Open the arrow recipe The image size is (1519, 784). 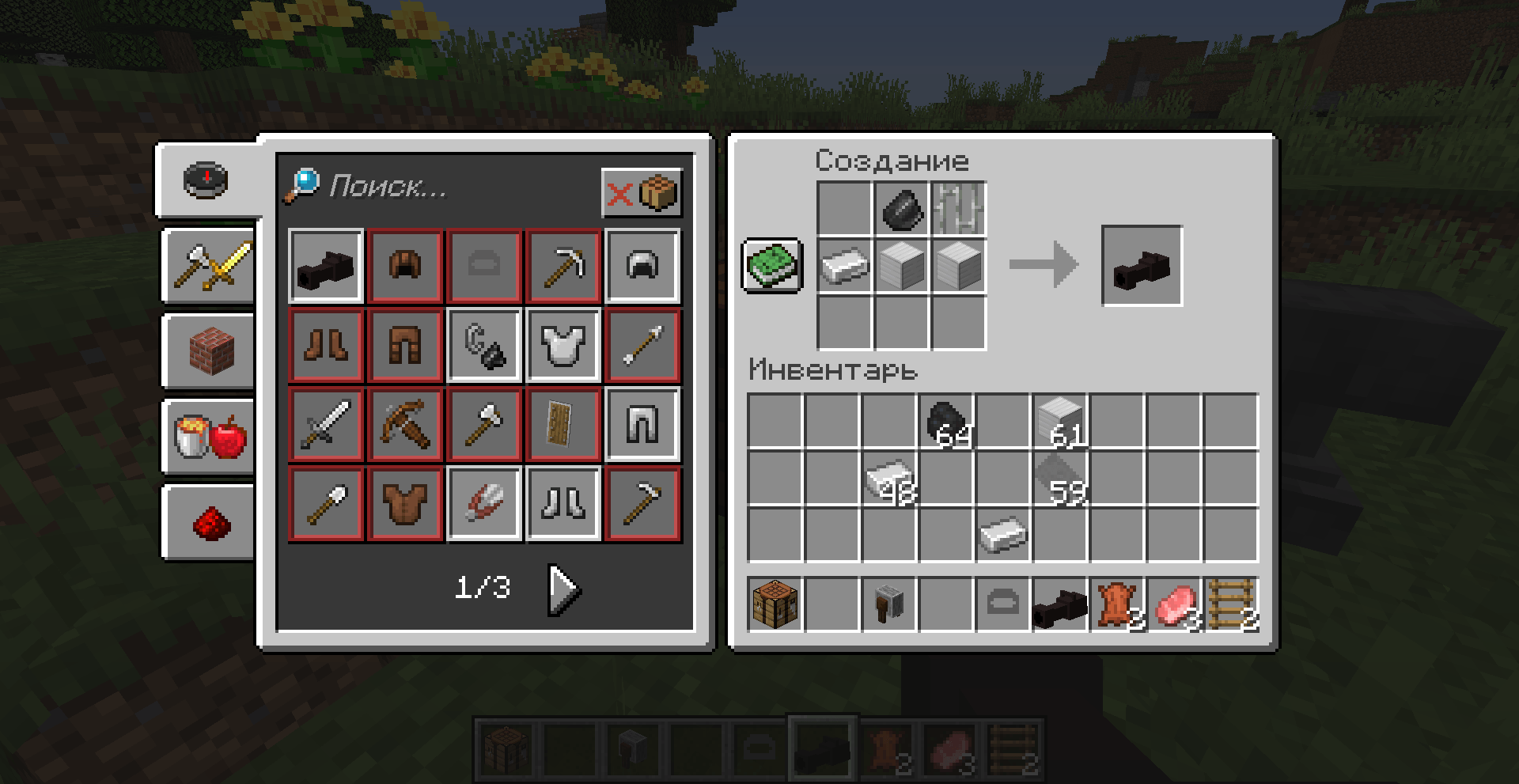pyautogui.click(x=642, y=344)
